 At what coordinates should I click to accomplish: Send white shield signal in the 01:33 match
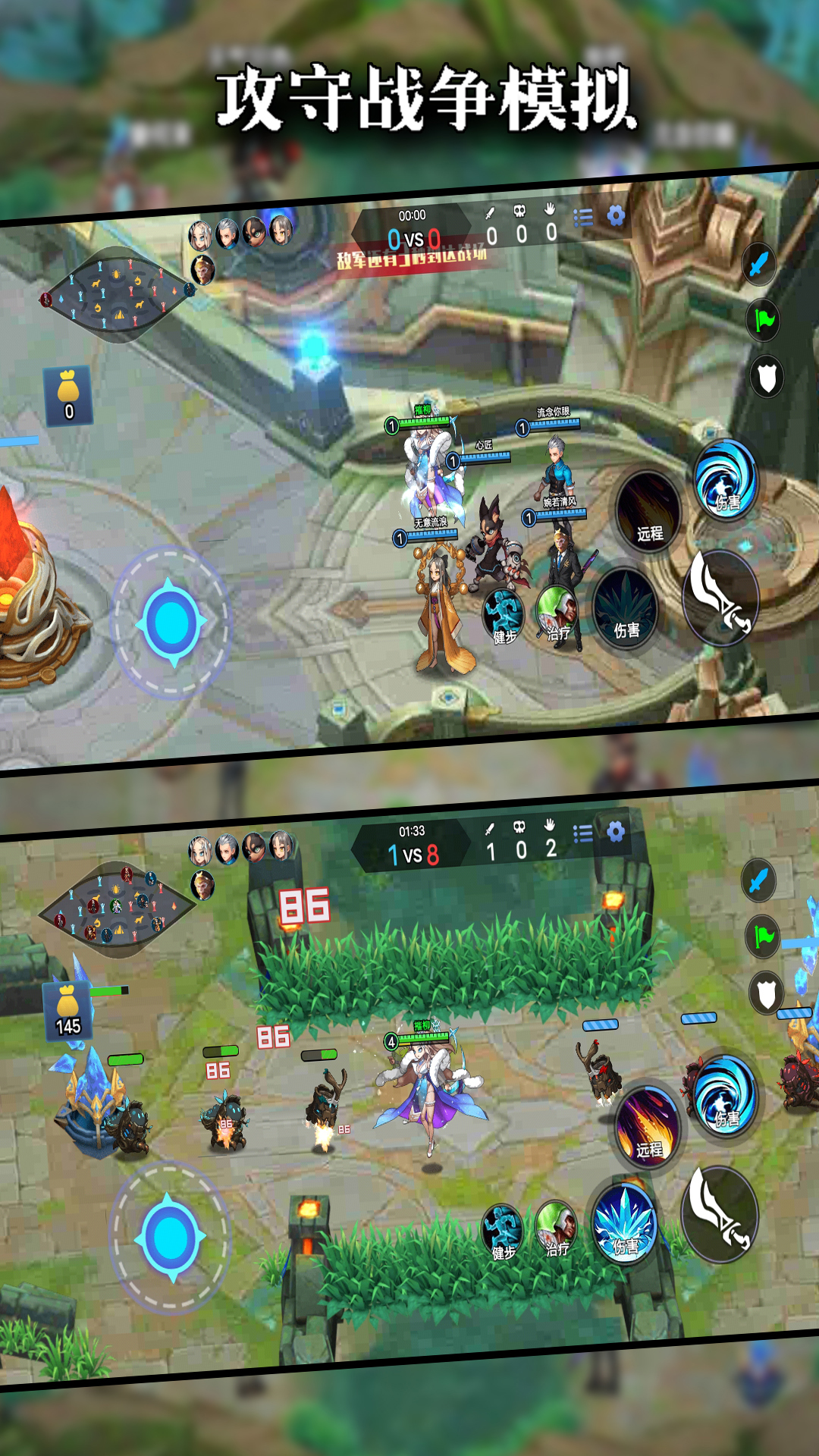(x=766, y=992)
